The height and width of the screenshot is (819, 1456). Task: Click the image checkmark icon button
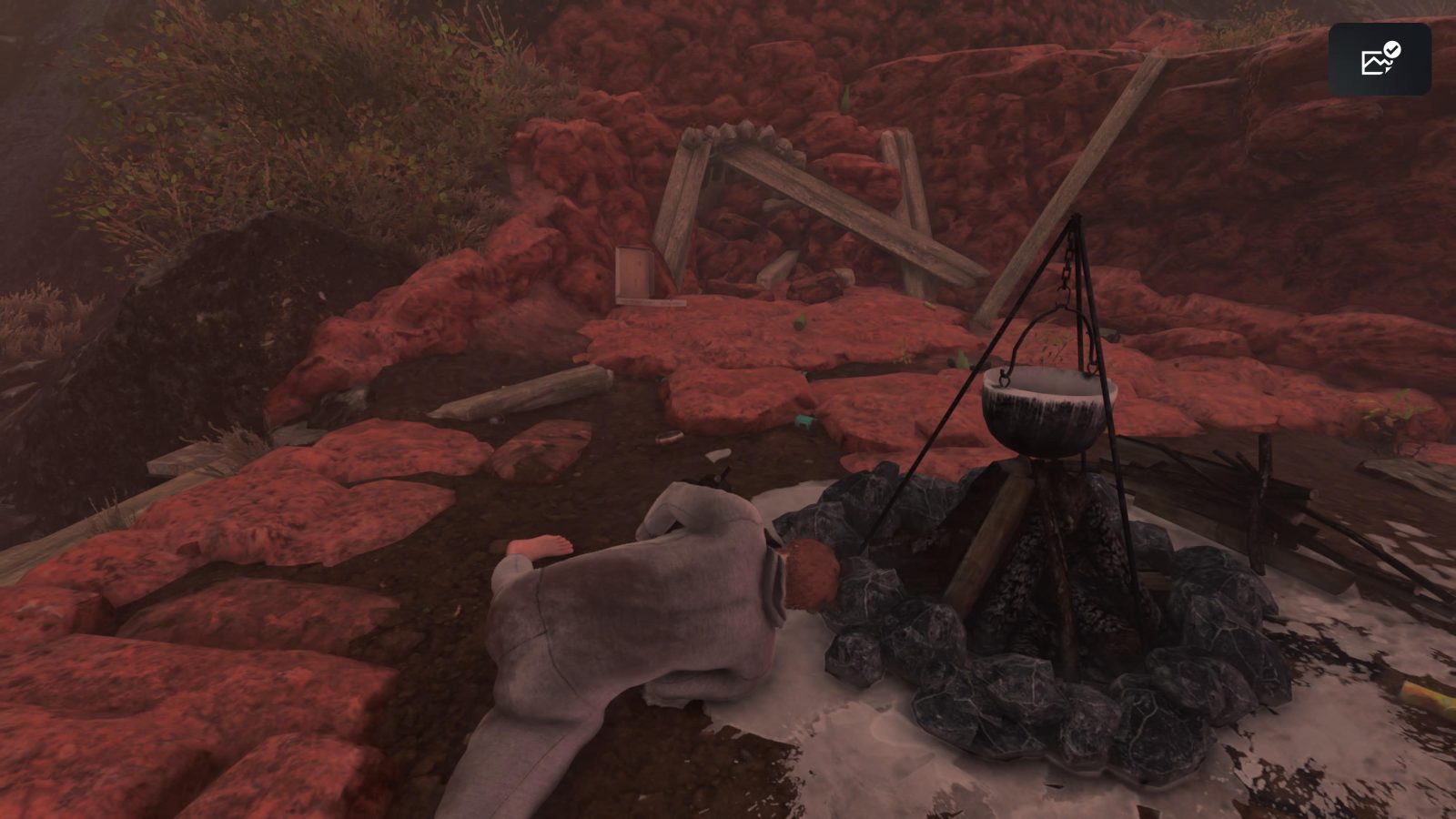click(x=1380, y=59)
